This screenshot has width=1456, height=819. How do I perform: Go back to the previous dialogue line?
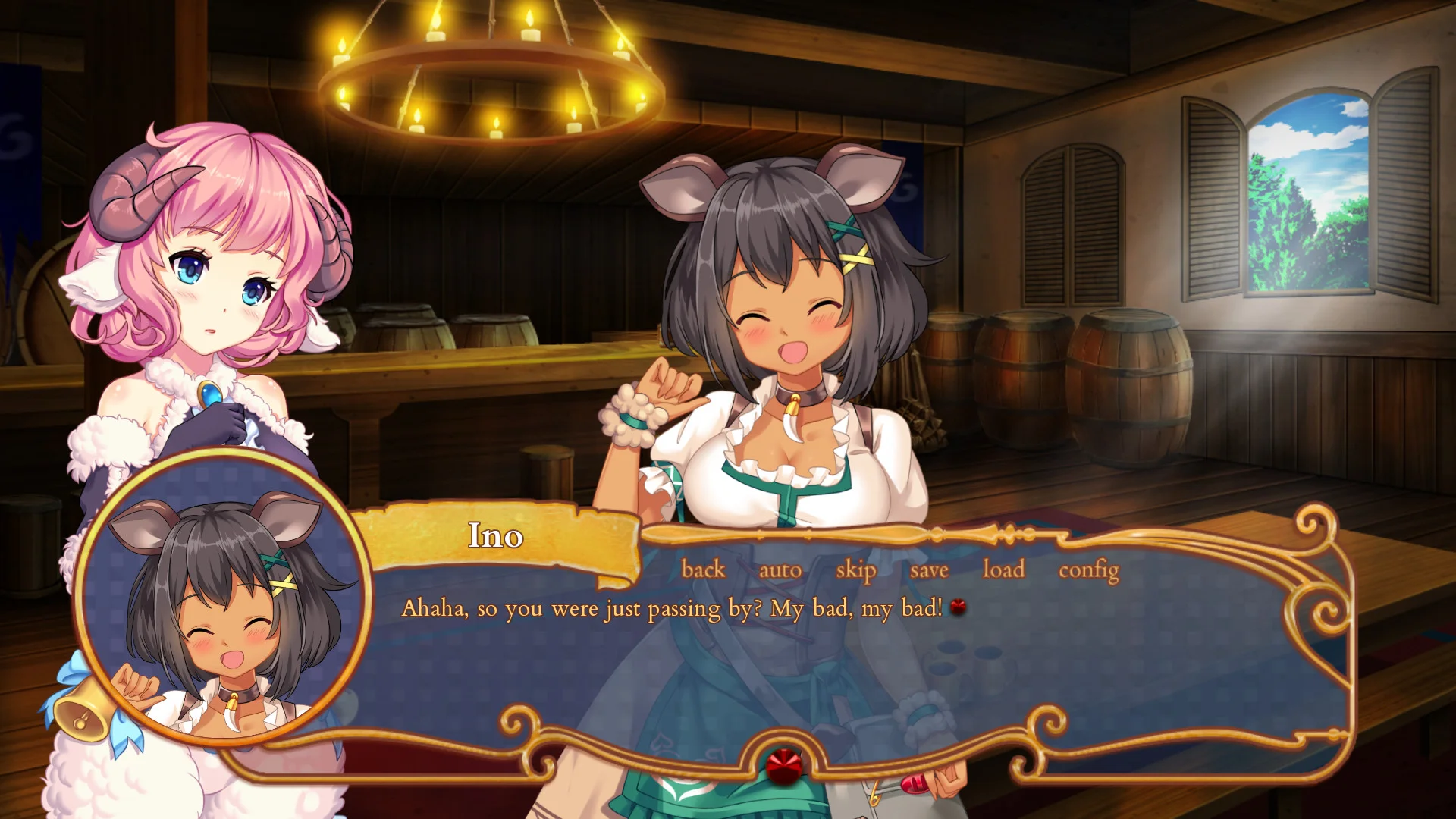703,569
